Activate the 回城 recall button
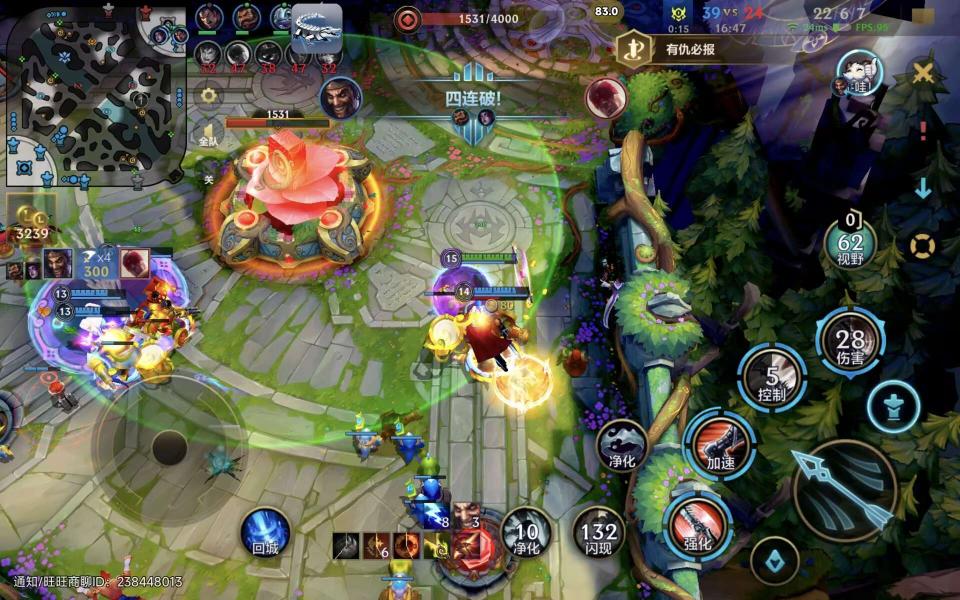The width and height of the screenshot is (960, 600). click(x=265, y=531)
